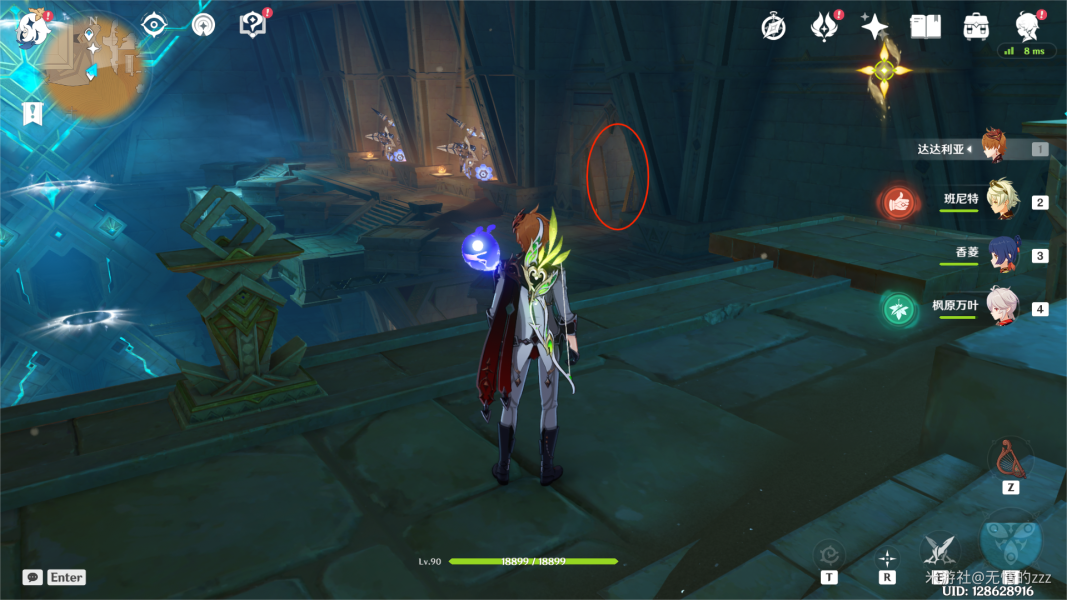Open the events compass icon
This screenshot has height=600, width=1067.
coord(773,27)
